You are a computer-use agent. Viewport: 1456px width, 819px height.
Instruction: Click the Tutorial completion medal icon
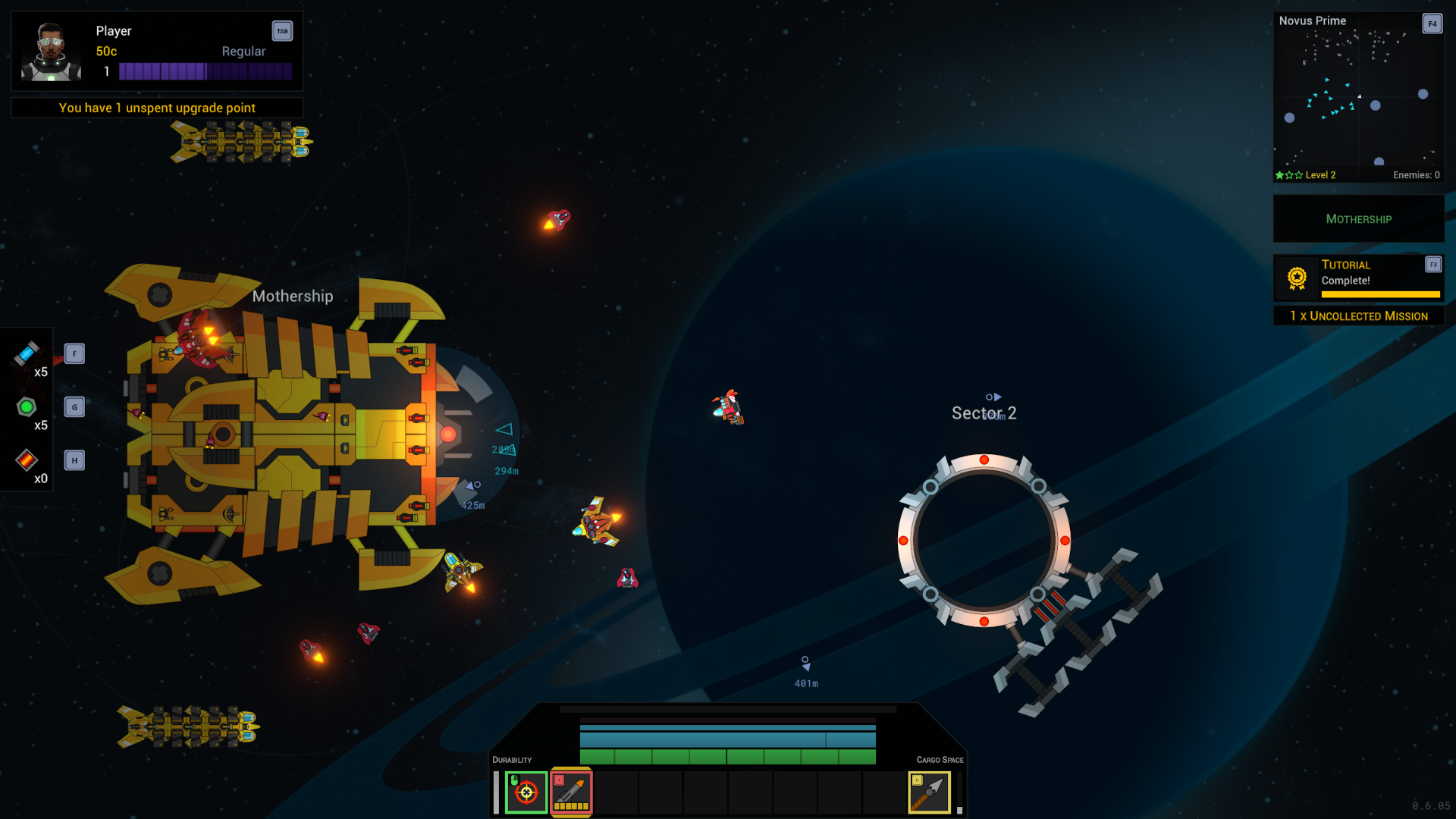click(1295, 277)
